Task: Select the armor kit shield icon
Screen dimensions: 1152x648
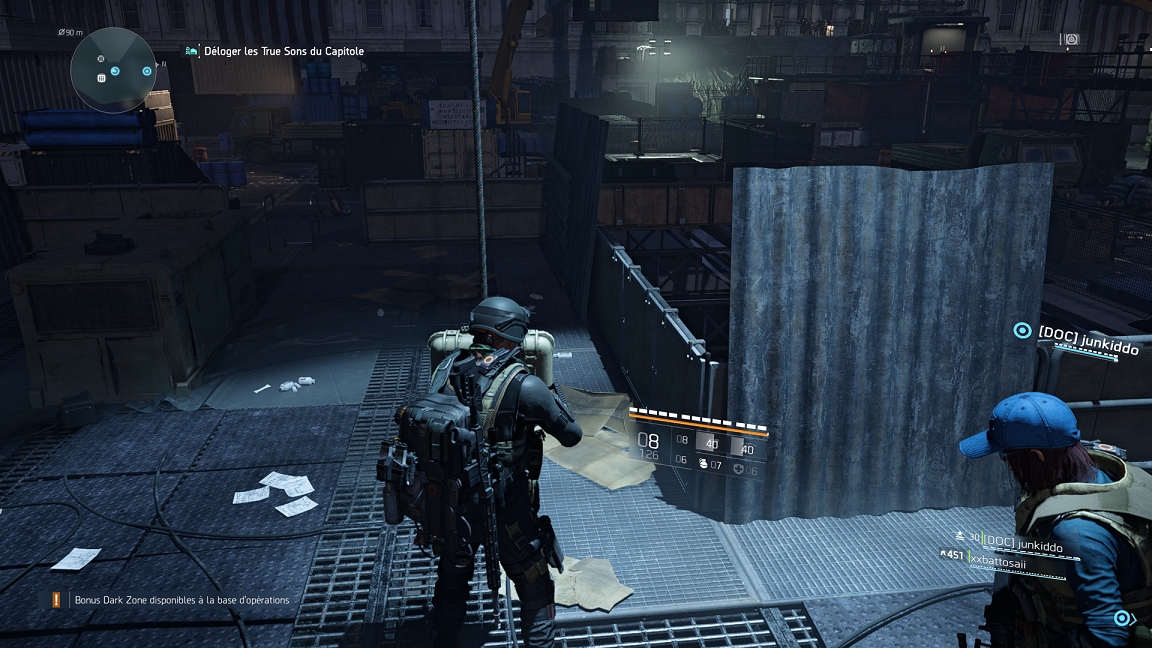Action: (738, 468)
